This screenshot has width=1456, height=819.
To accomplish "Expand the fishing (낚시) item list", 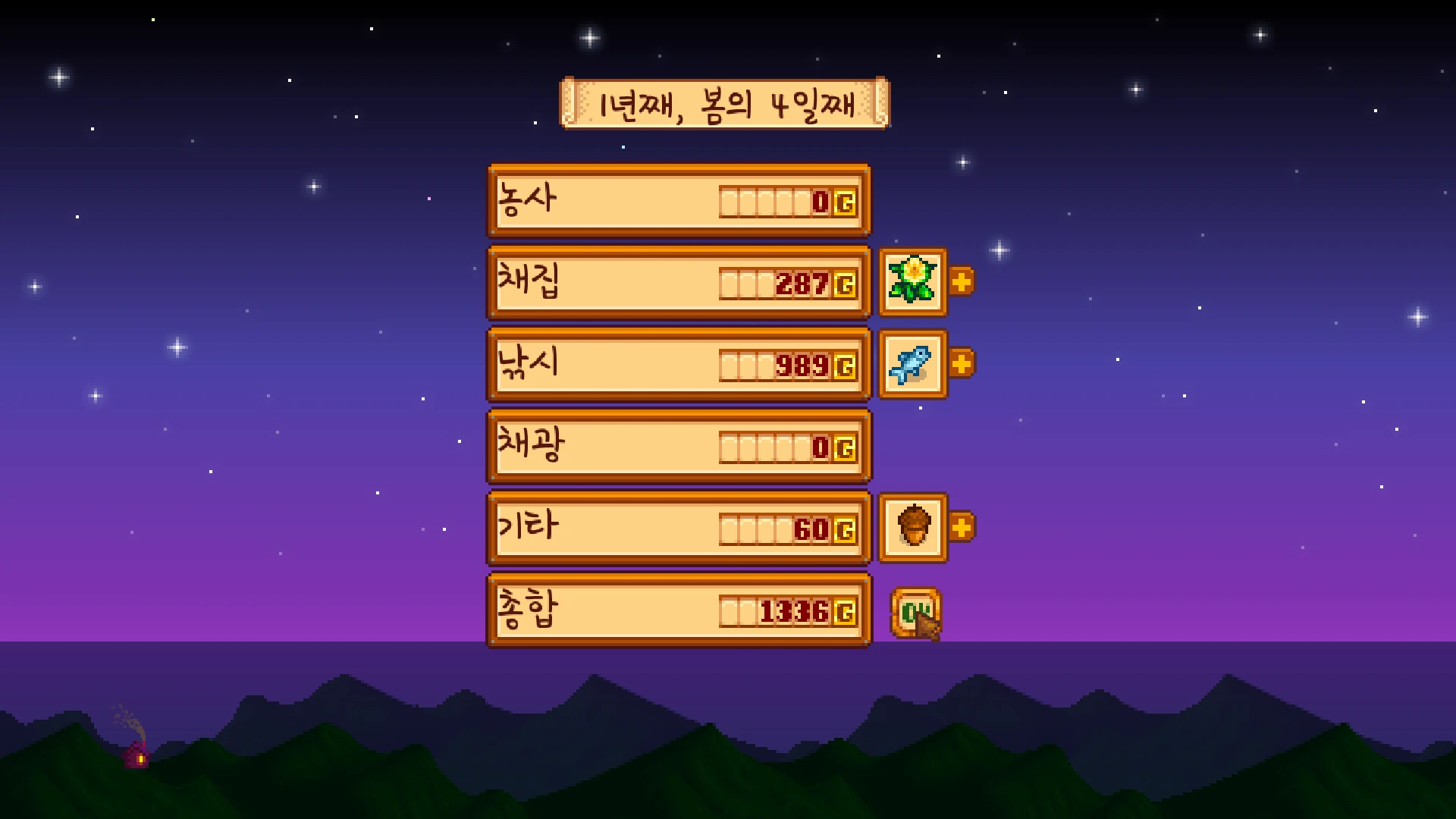I will click(961, 364).
